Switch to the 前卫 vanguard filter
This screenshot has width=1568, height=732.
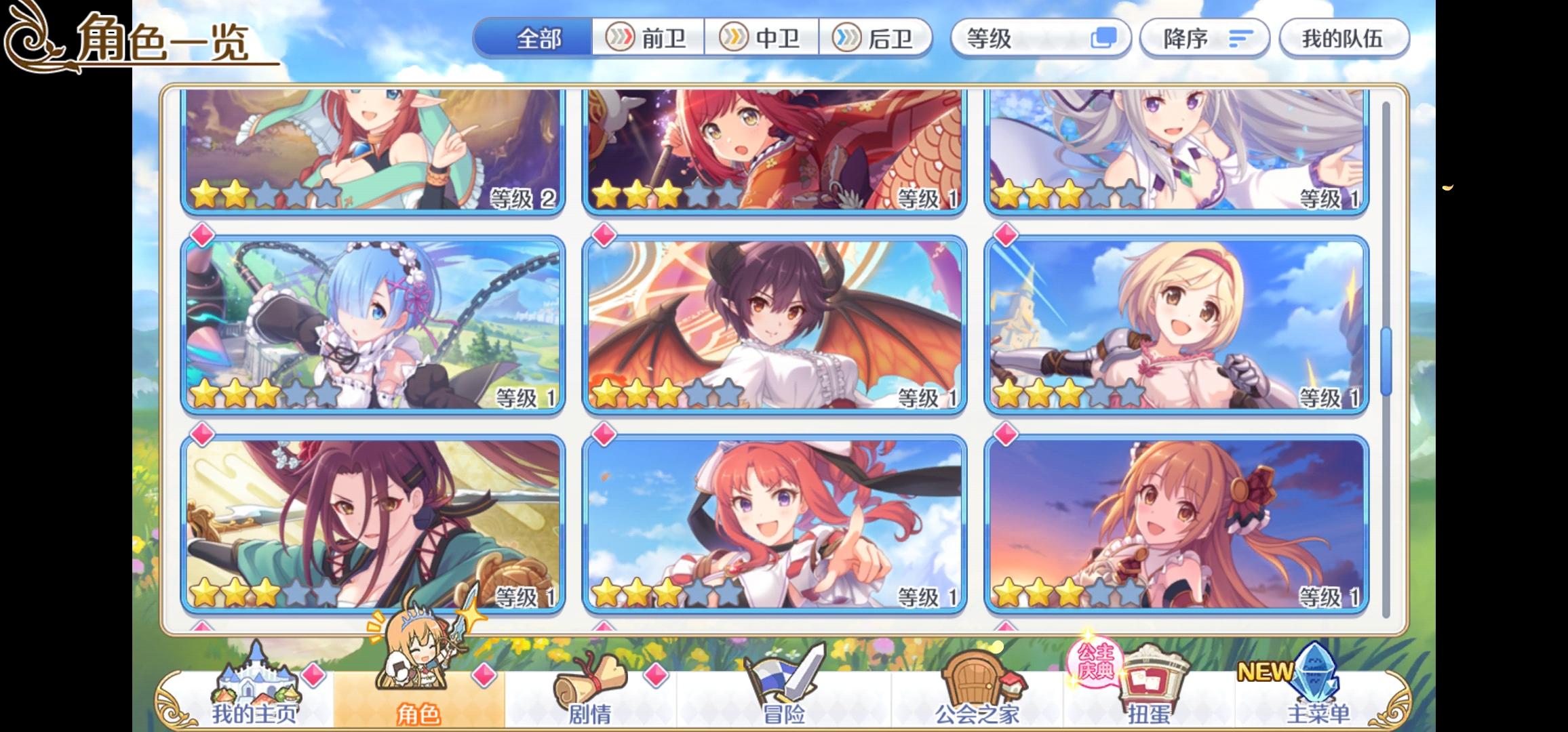click(649, 39)
